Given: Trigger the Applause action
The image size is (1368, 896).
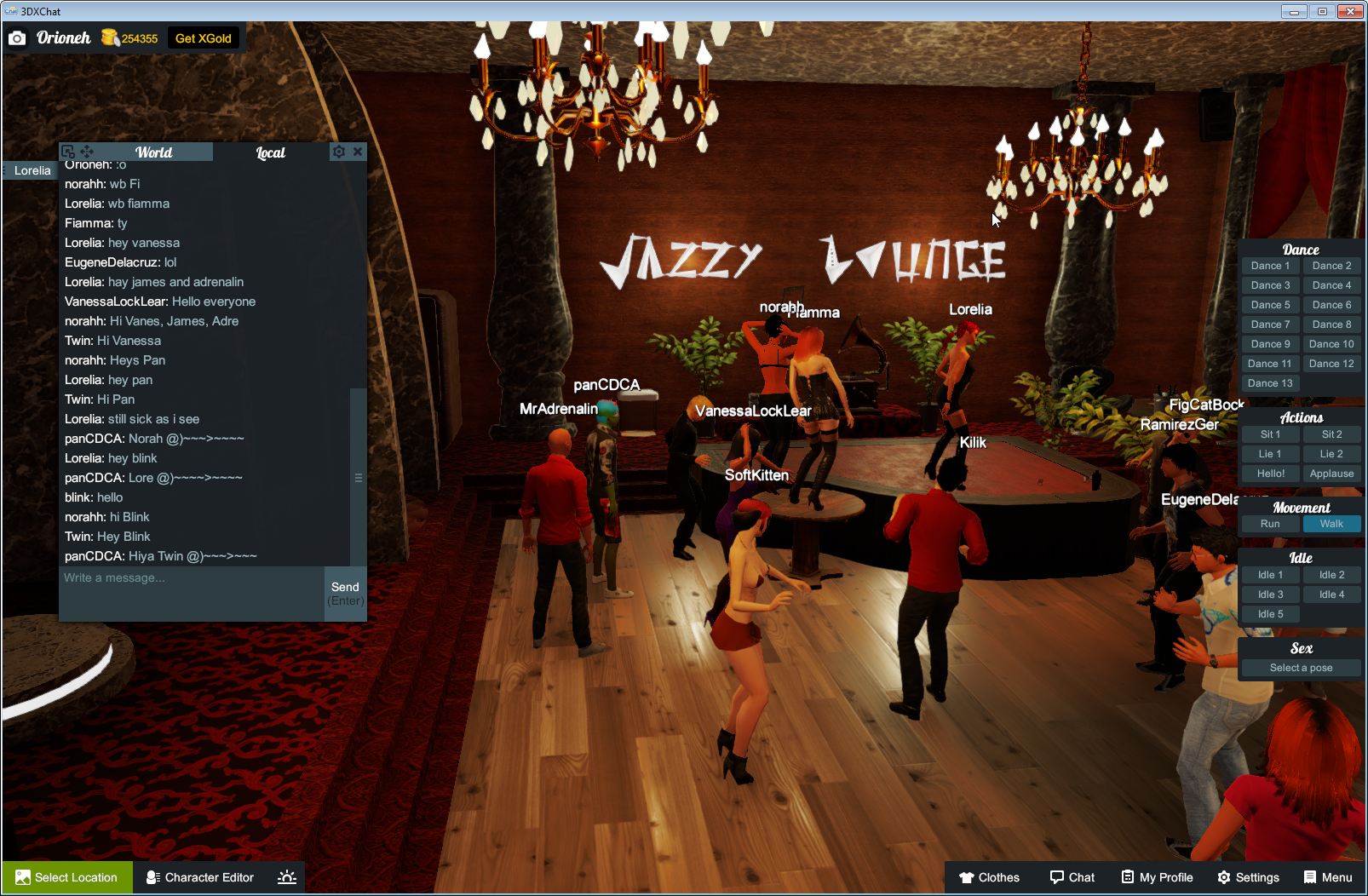Looking at the screenshot, I should tap(1331, 474).
